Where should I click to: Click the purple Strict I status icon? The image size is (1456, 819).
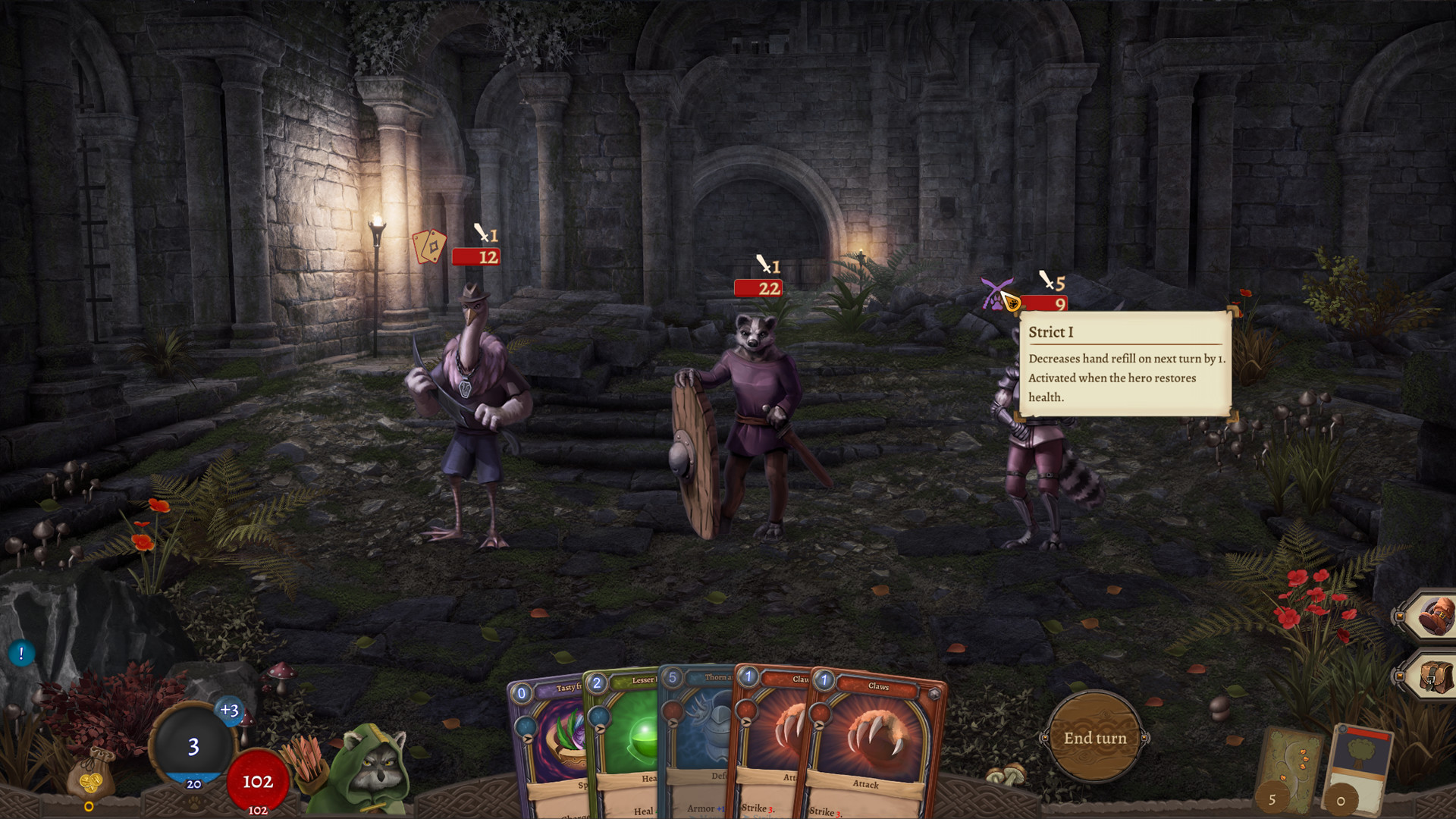pos(995,293)
